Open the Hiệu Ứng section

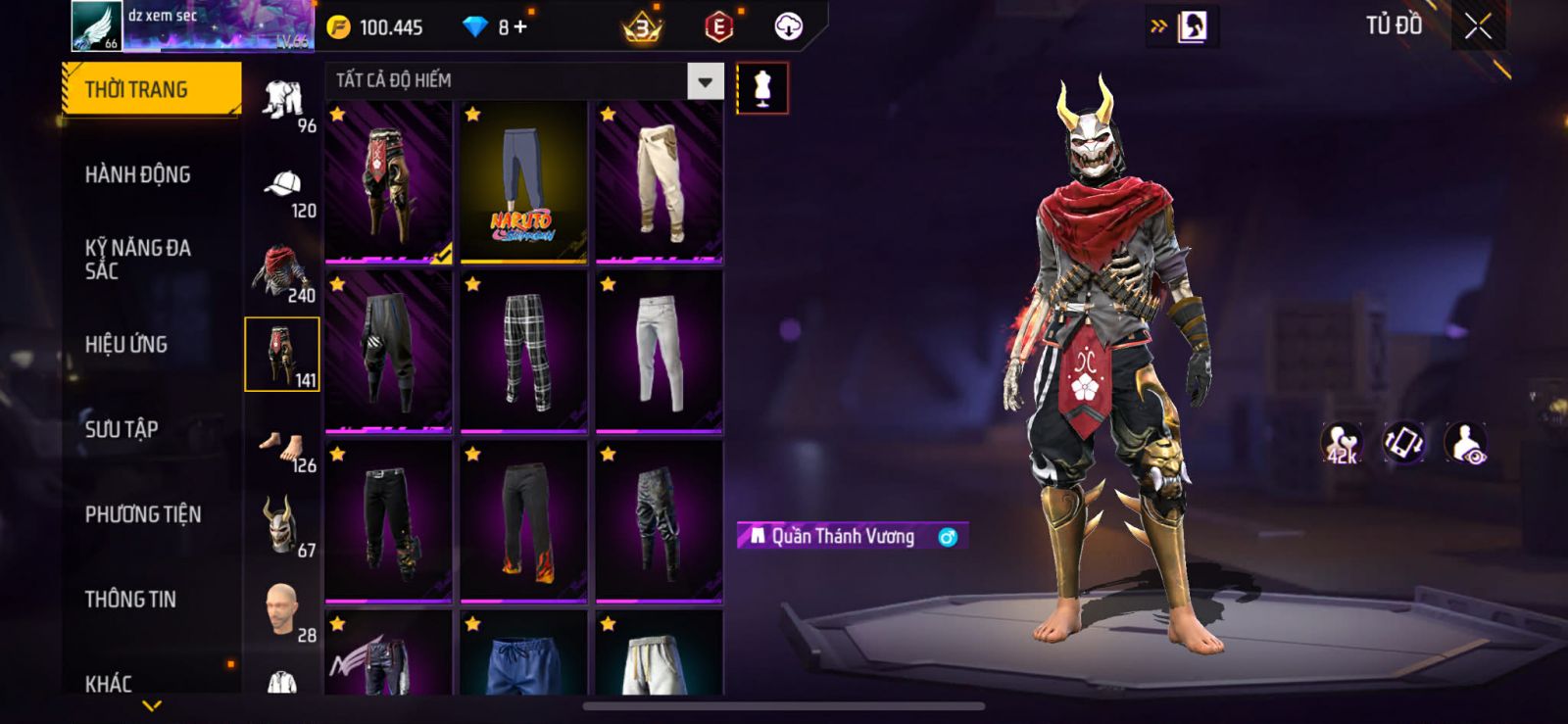click(x=126, y=345)
